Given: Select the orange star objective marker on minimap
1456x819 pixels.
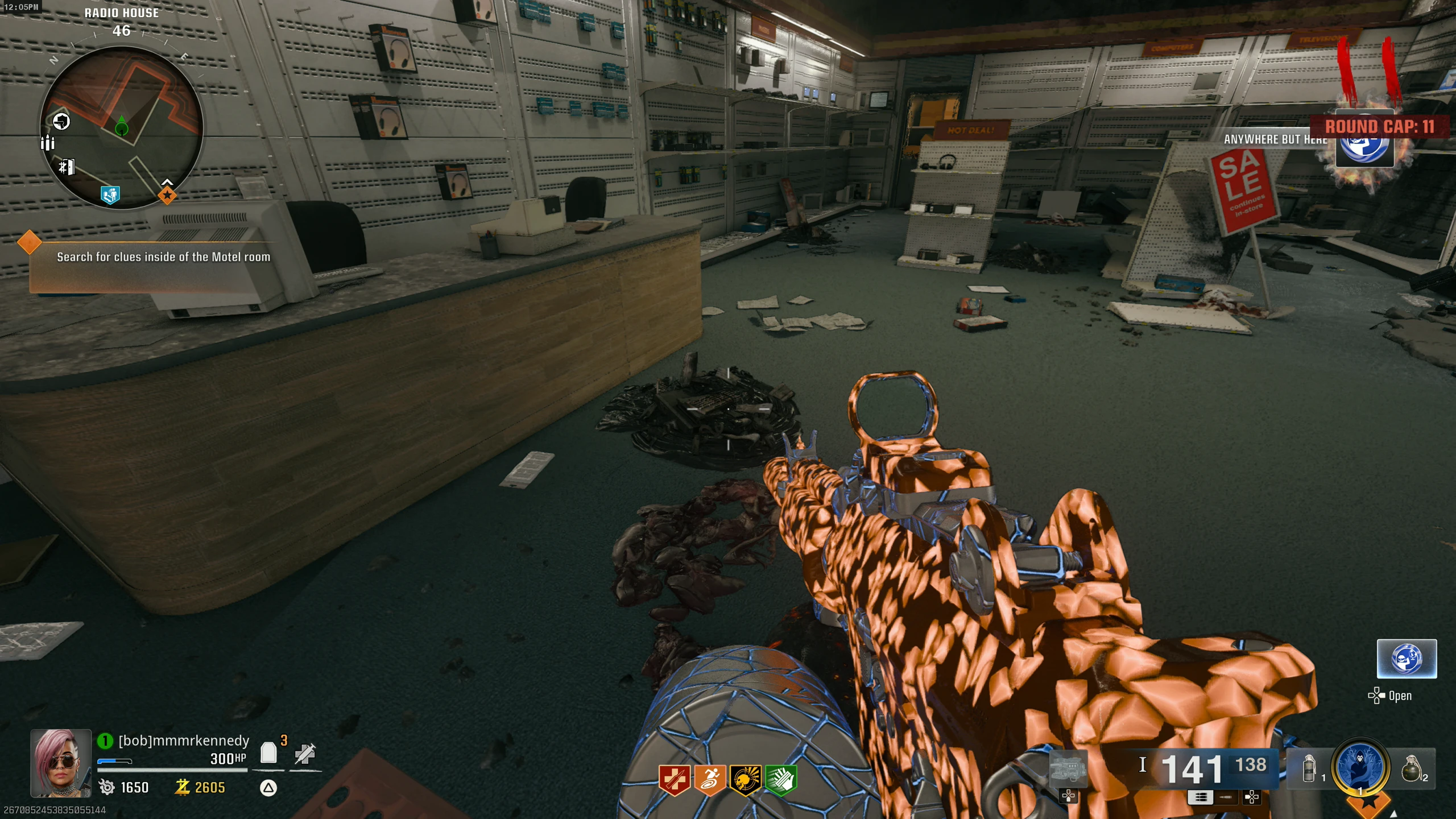Looking at the screenshot, I should tap(167, 196).
